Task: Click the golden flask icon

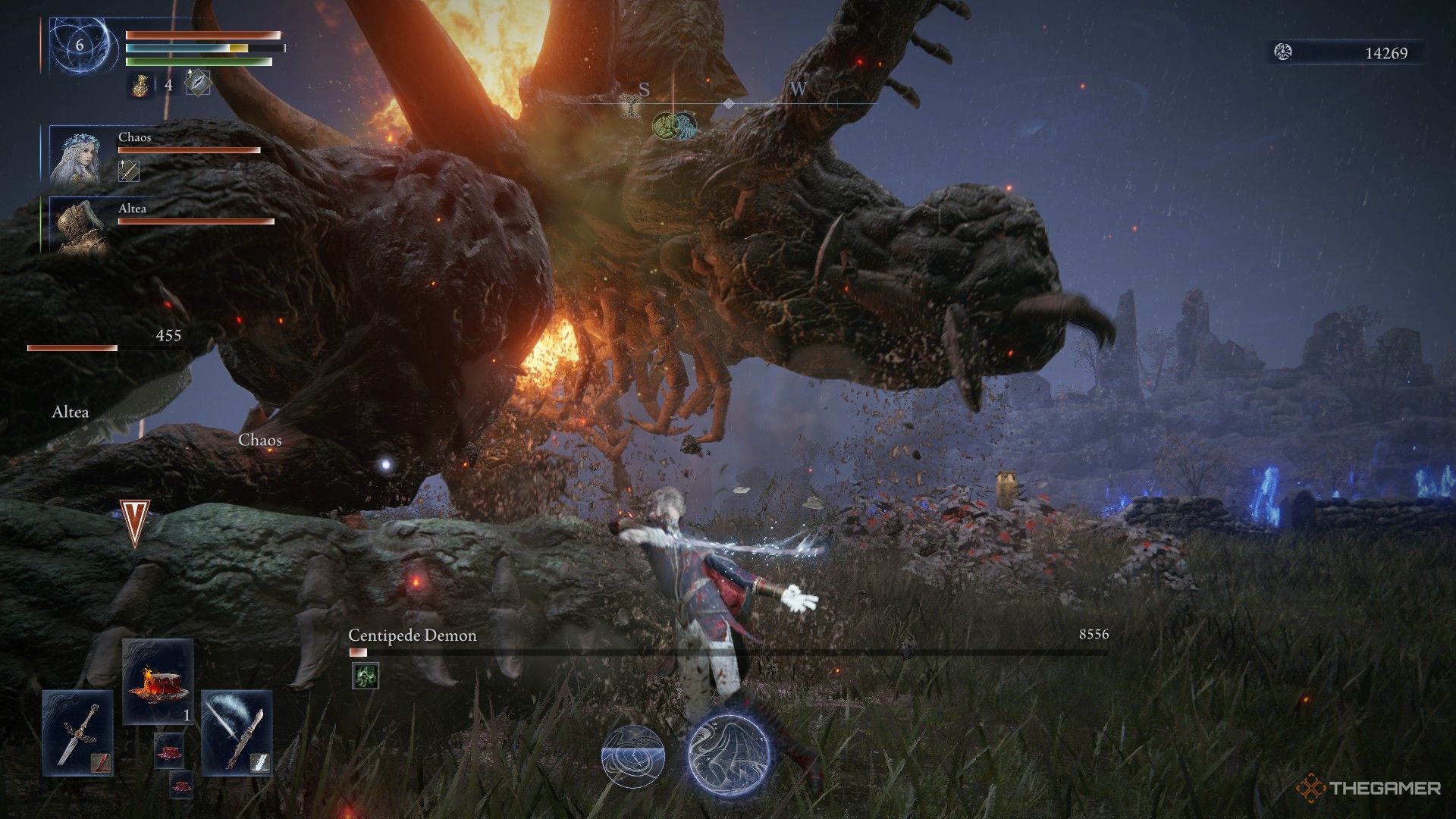Action: pos(140,85)
